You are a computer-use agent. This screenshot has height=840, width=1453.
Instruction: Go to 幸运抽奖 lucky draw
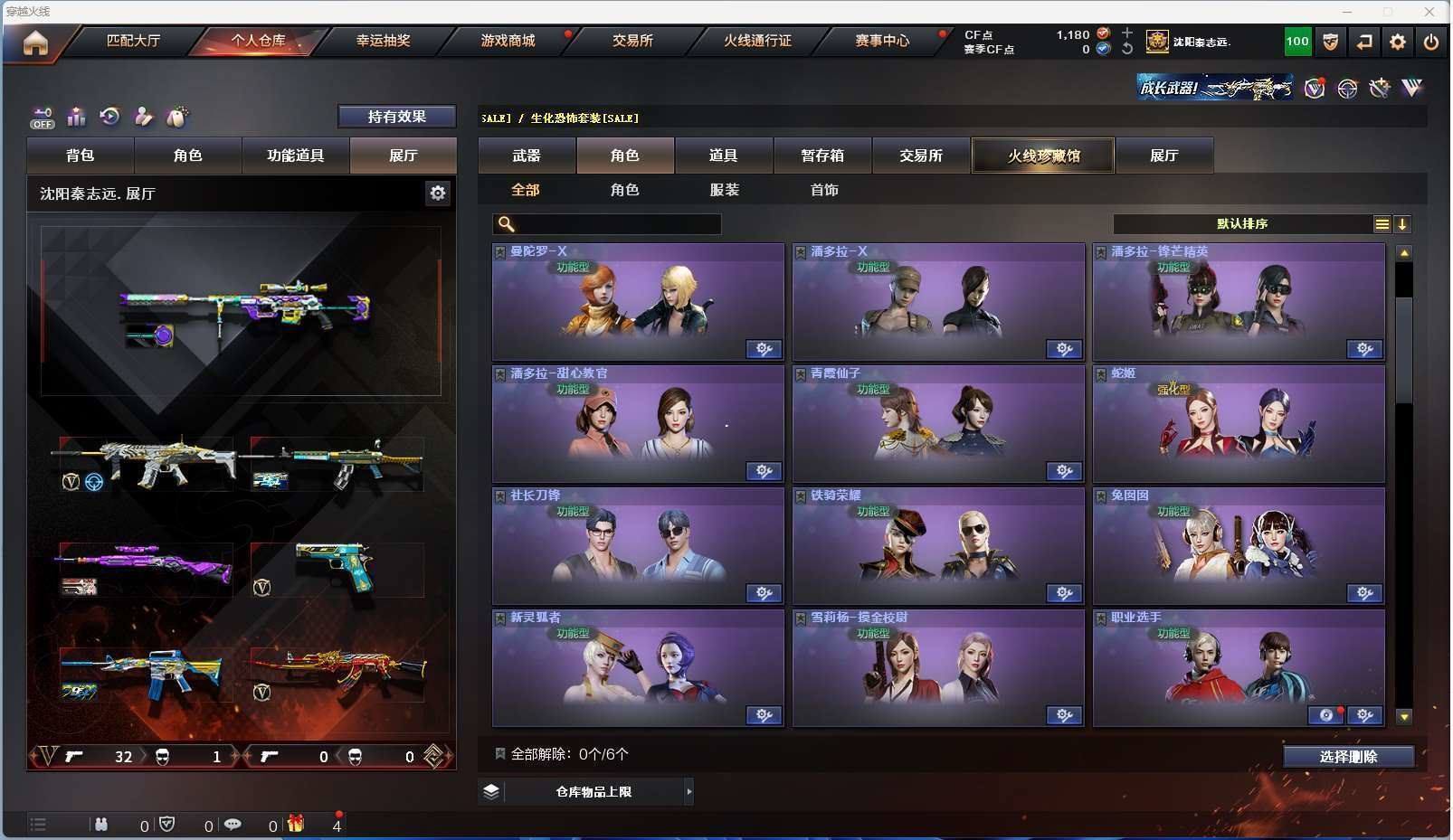pyautogui.click(x=383, y=41)
